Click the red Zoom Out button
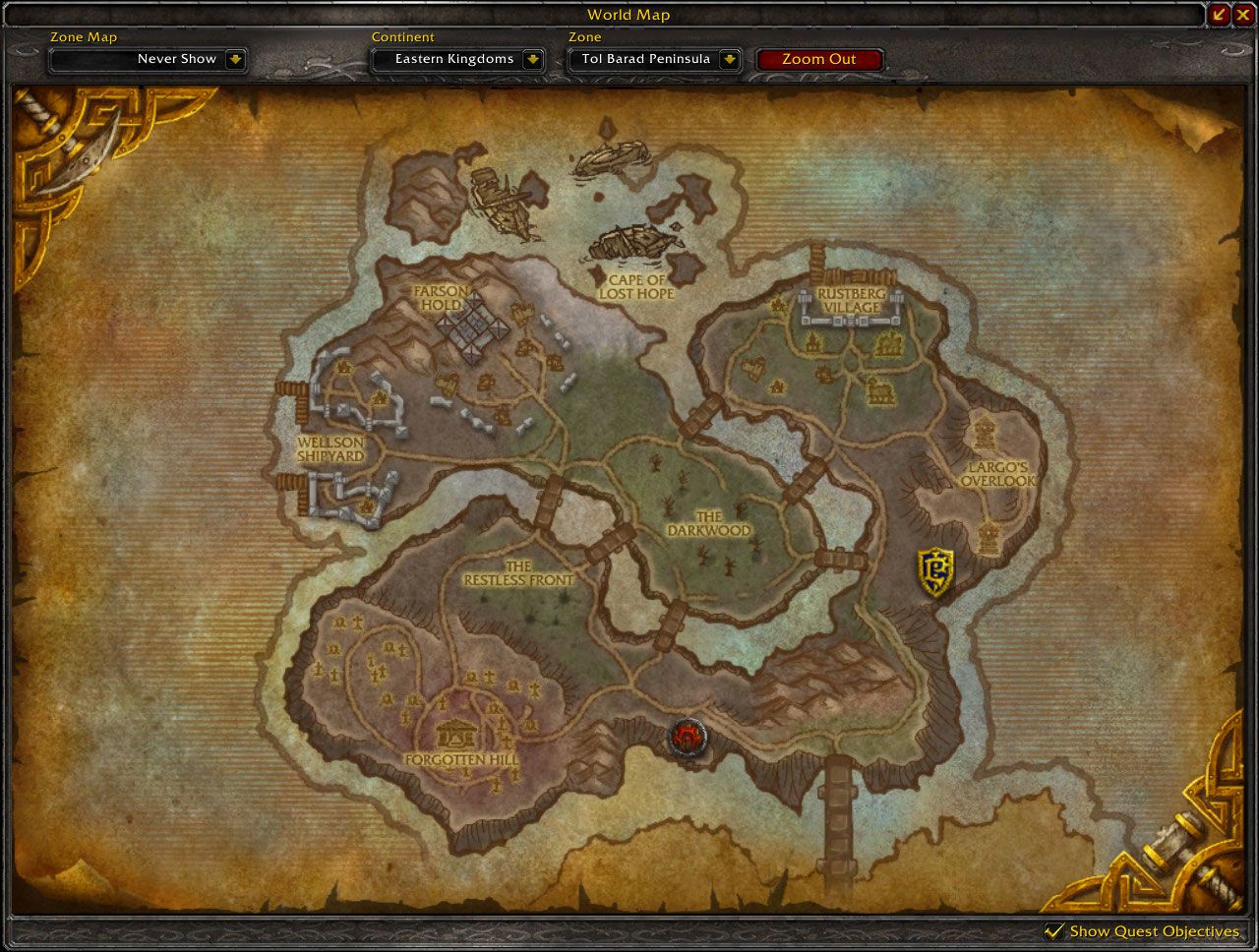The height and width of the screenshot is (952, 1259). click(818, 59)
